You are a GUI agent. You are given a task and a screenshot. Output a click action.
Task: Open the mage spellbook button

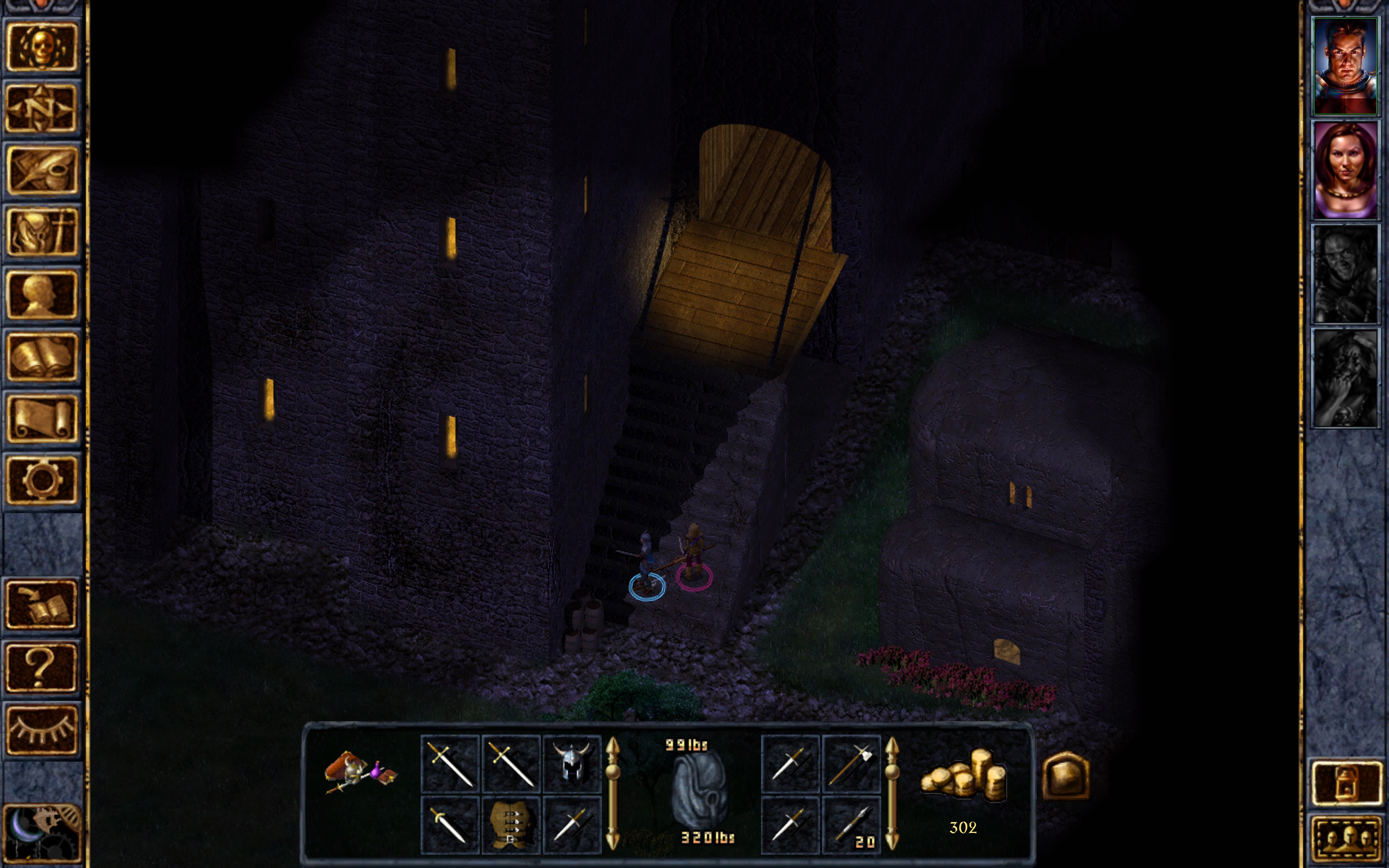click(x=41, y=357)
